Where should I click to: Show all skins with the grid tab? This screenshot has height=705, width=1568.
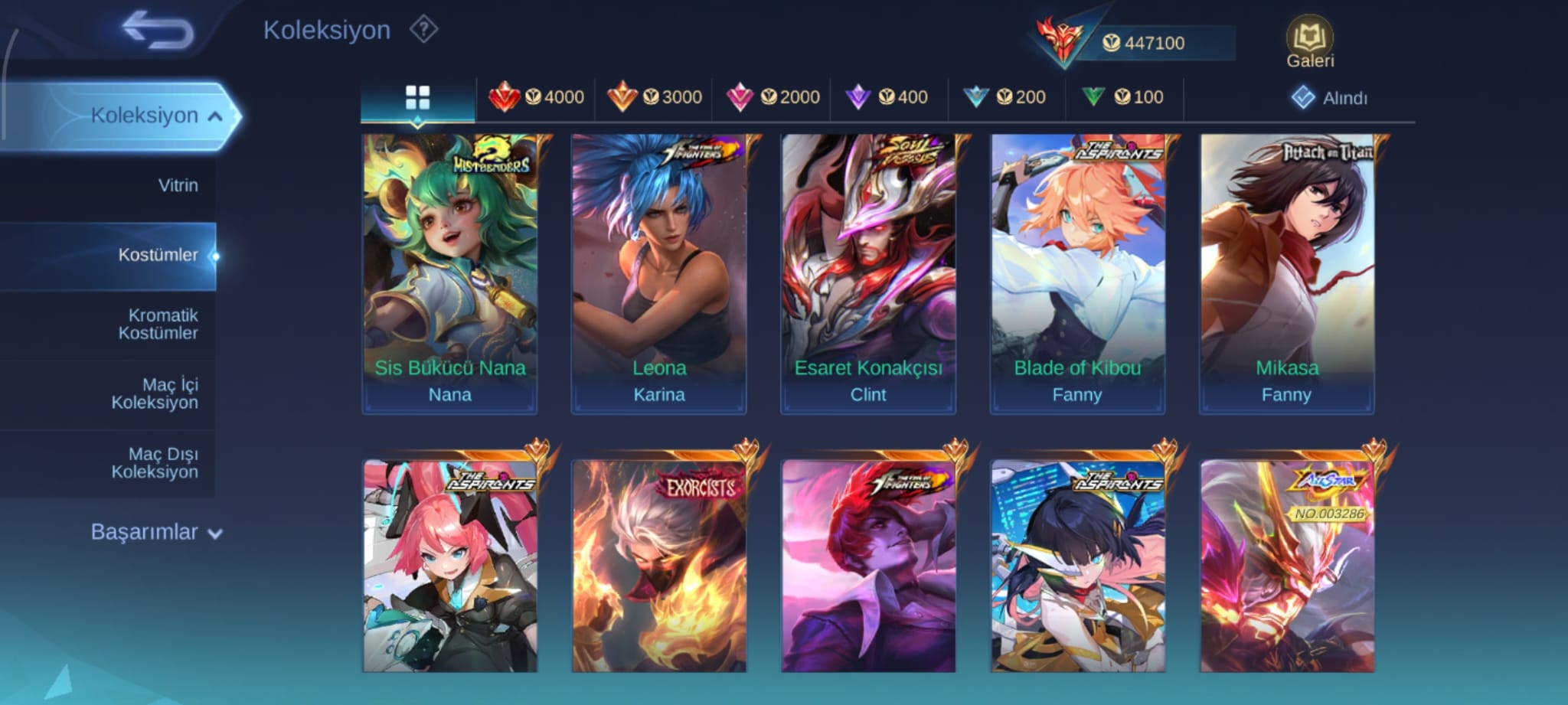pos(417,98)
